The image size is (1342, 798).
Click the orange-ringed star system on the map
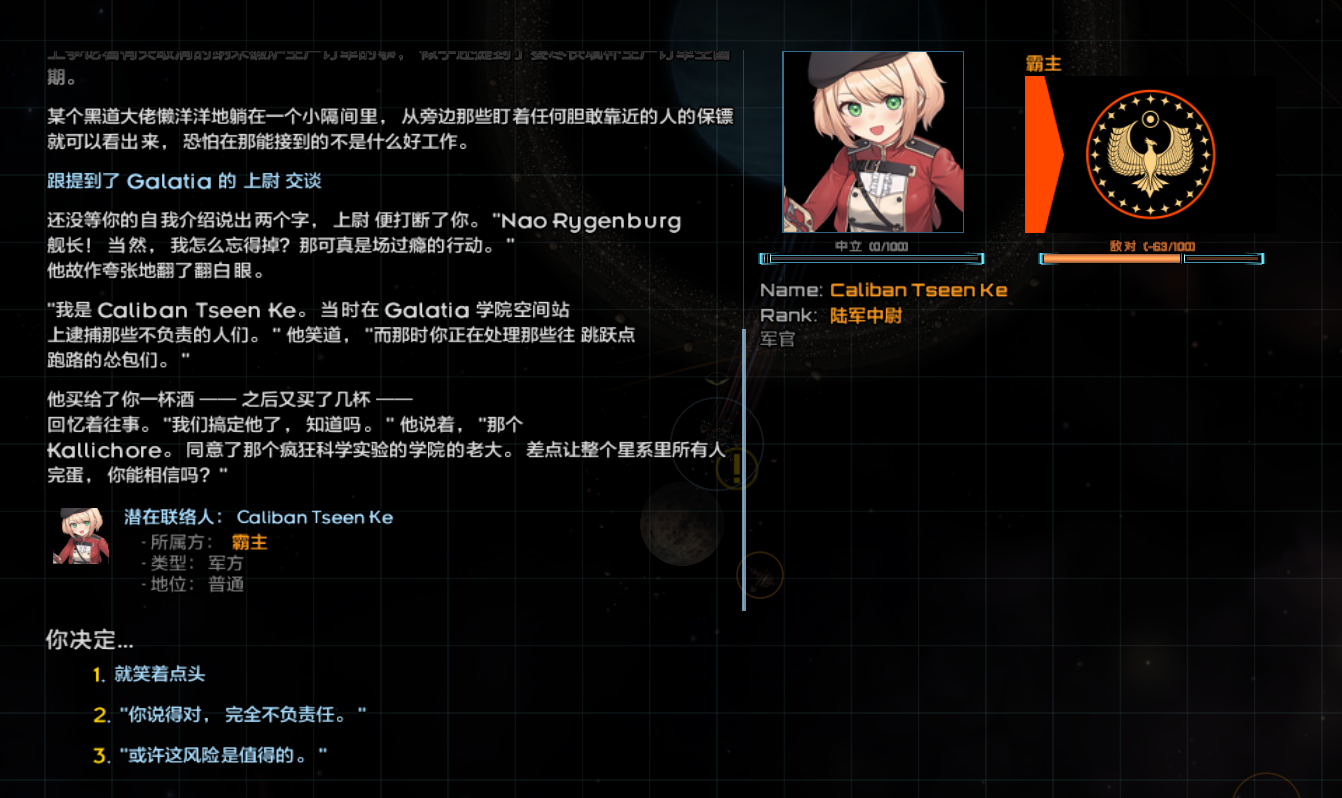[x=761, y=575]
